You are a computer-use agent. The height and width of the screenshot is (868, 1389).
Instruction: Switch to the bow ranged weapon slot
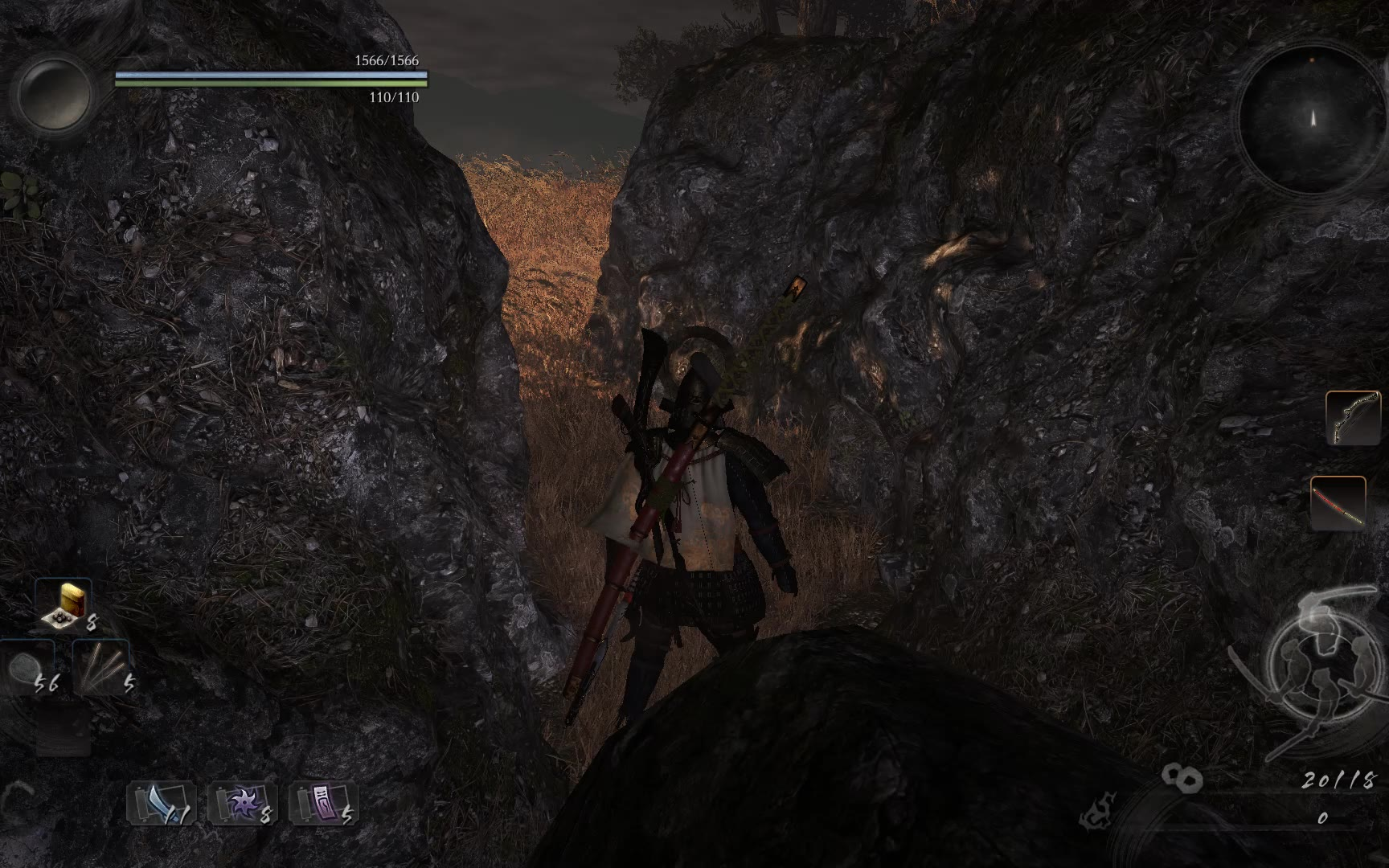point(1352,418)
